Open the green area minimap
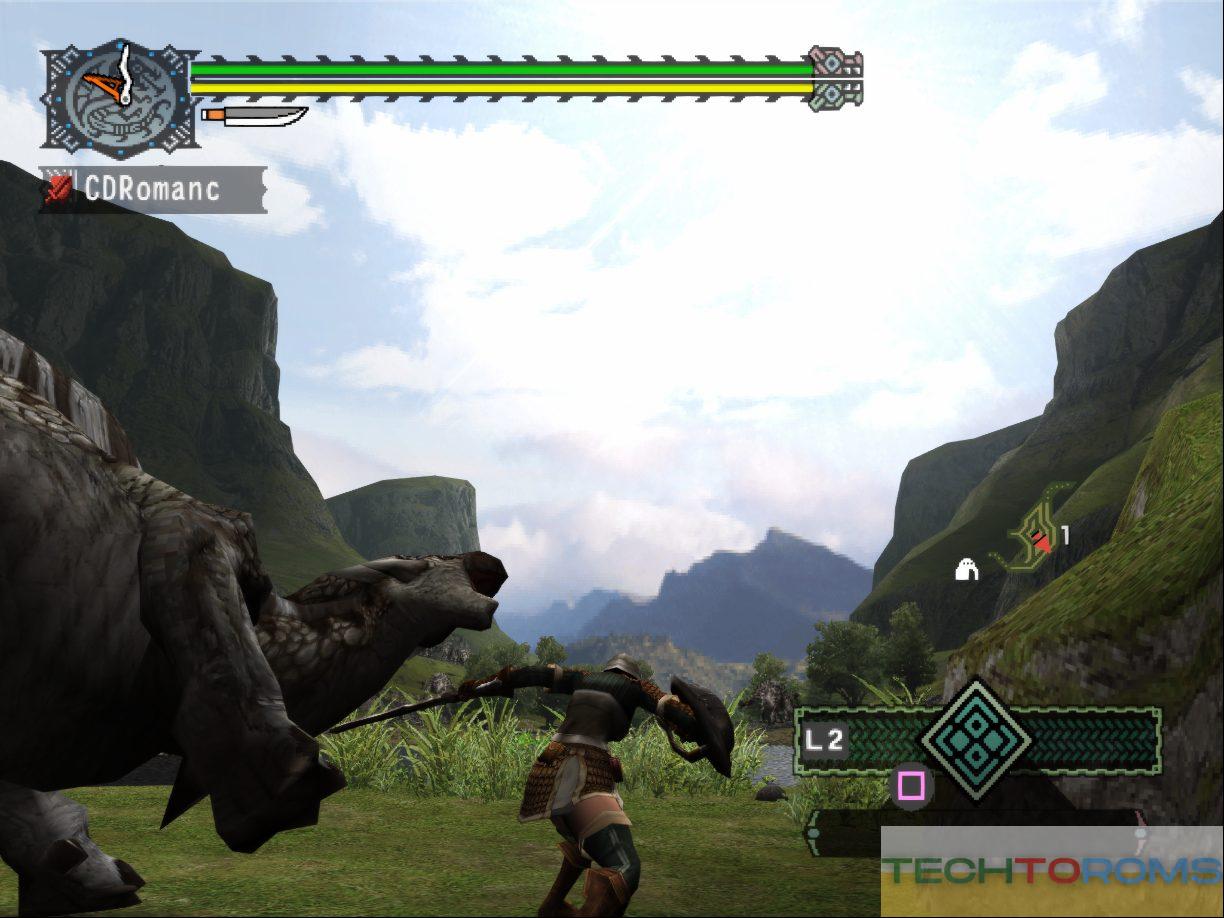This screenshot has width=1224, height=918. 1034,538
